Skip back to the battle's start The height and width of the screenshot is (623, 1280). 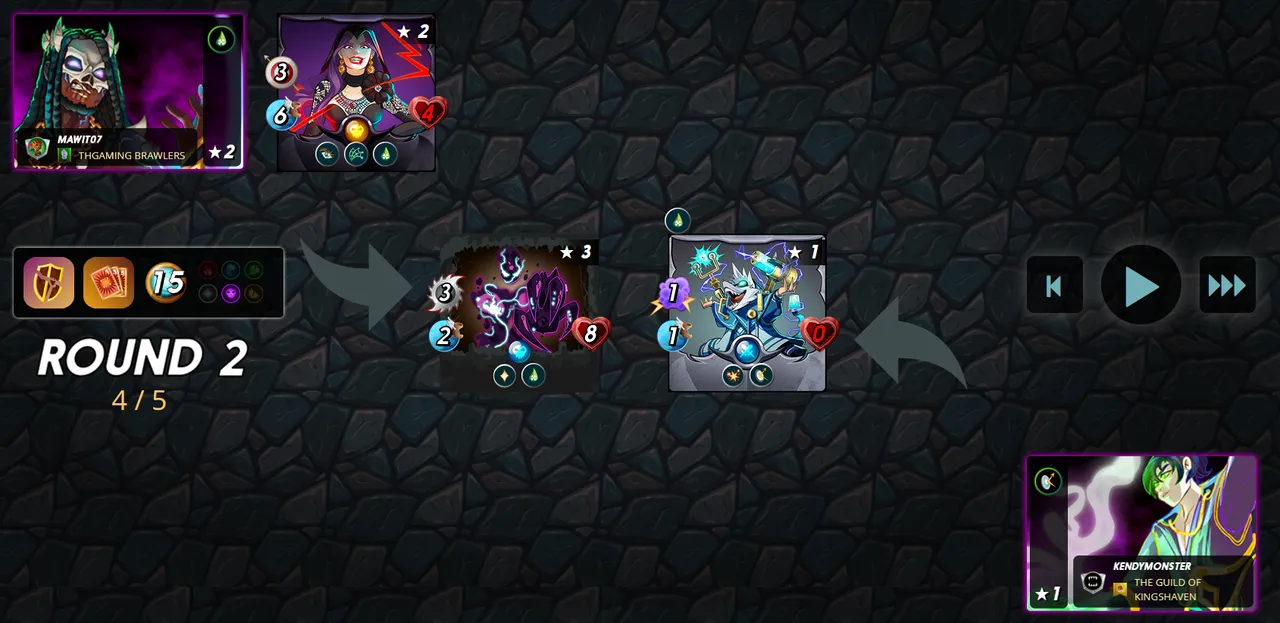pos(1054,286)
